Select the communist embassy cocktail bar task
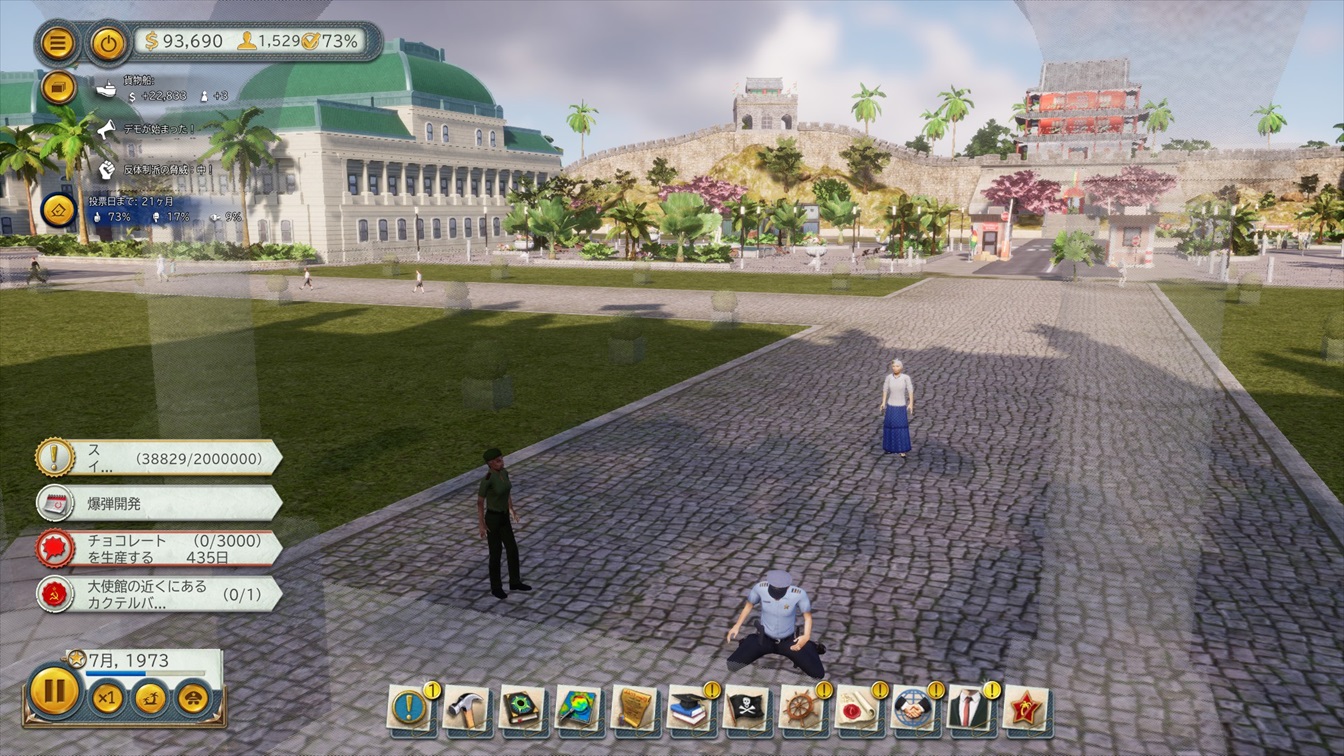 click(158, 594)
